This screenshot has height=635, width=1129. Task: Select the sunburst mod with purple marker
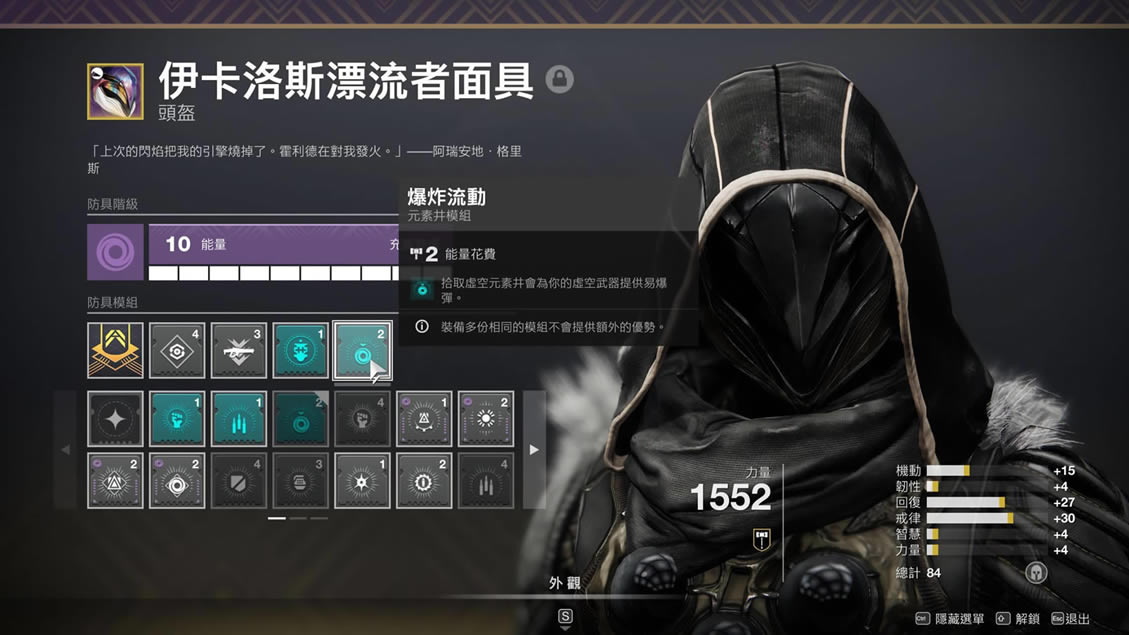pos(486,419)
